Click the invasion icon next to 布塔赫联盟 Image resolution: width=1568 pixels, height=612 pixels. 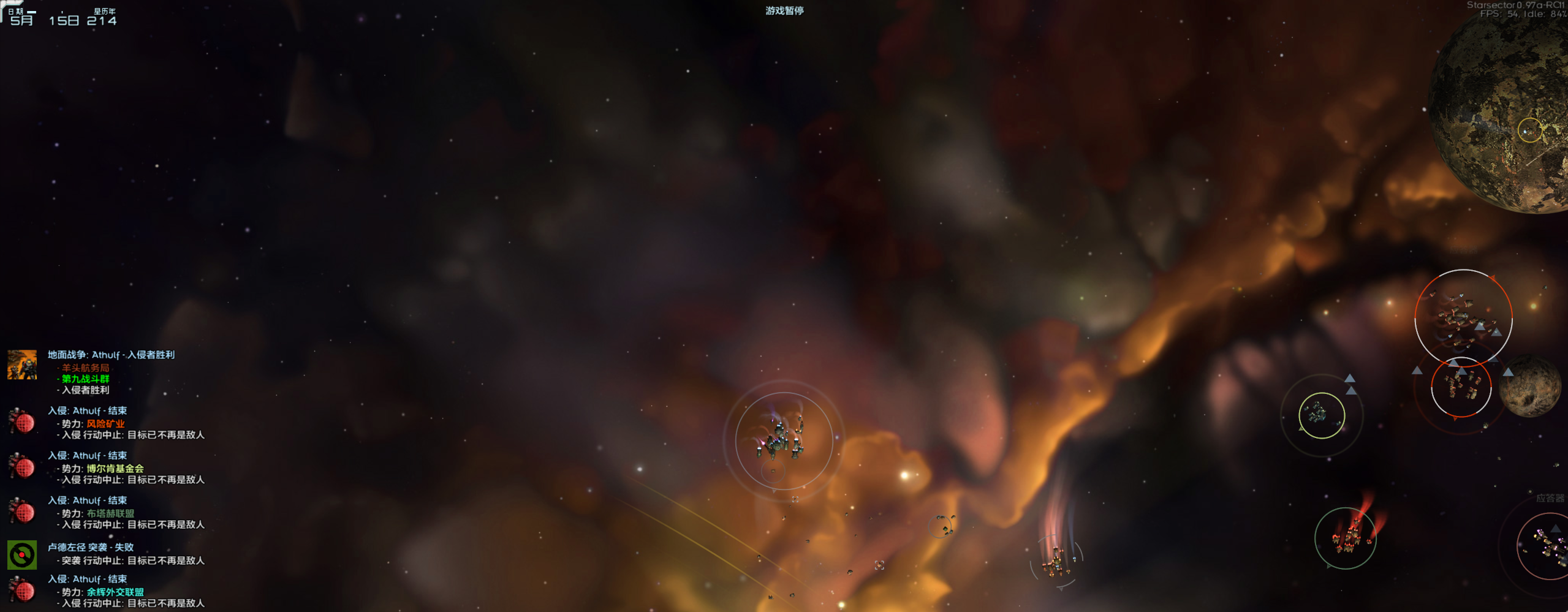pyautogui.click(x=21, y=513)
